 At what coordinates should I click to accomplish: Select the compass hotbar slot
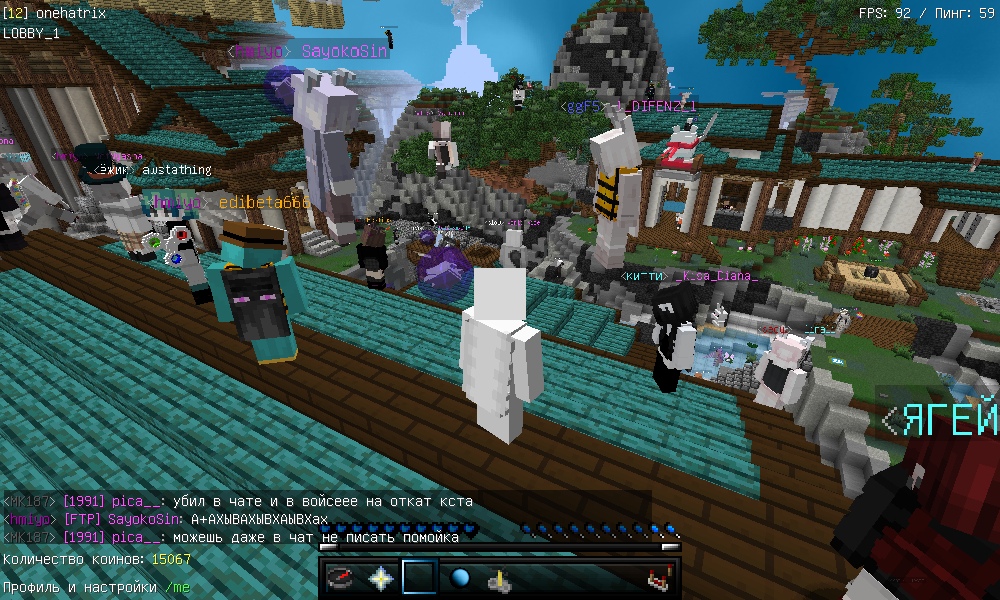click(x=342, y=578)
